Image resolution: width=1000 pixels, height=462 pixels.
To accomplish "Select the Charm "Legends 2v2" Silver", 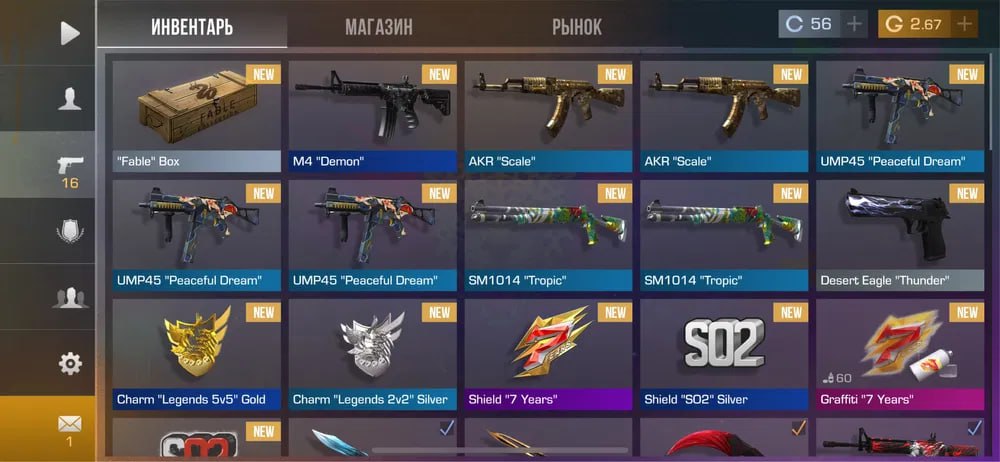I will (x=373, y=355).
